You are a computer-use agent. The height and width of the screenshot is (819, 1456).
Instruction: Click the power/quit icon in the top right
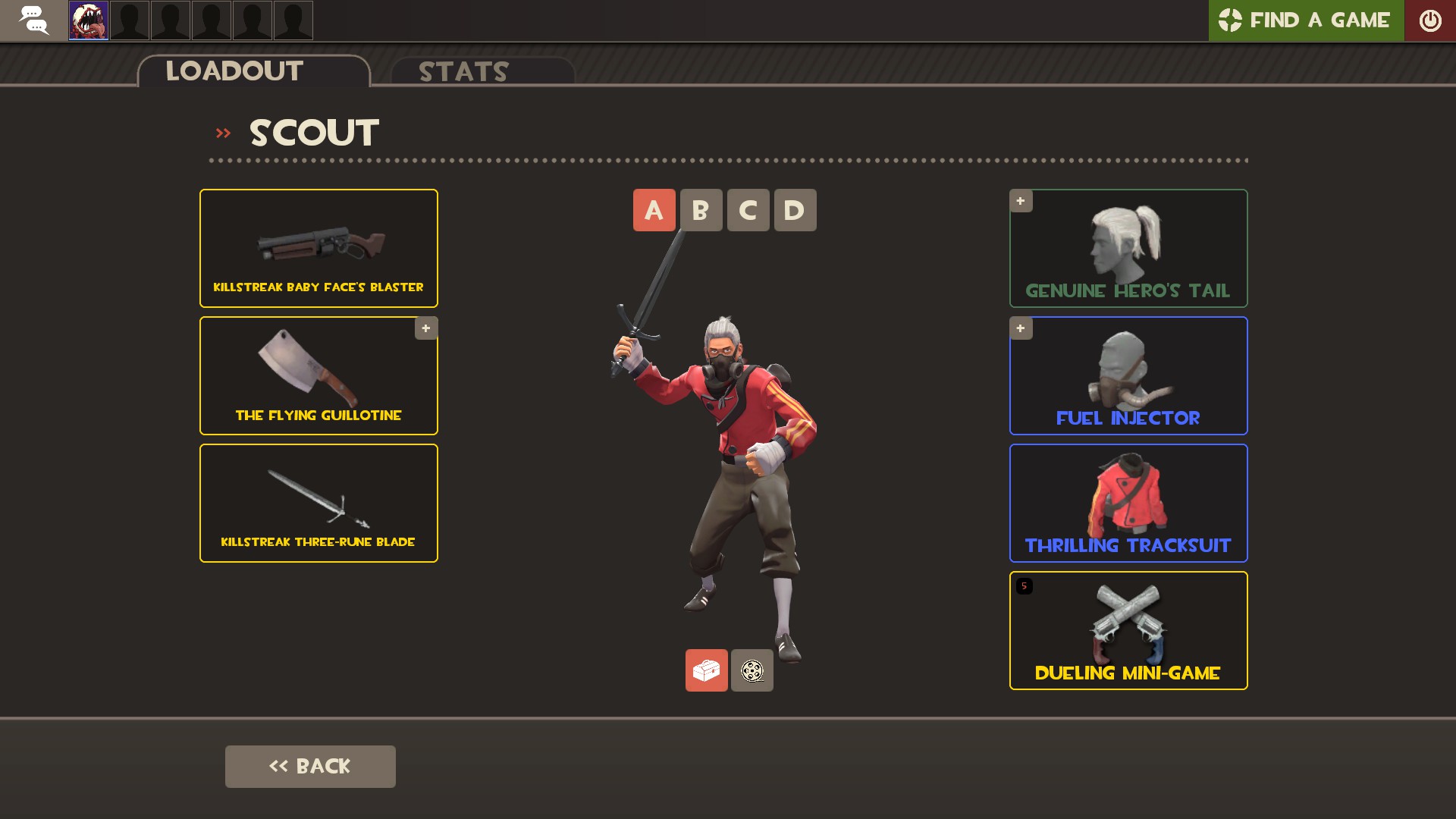pos(1432,20)
